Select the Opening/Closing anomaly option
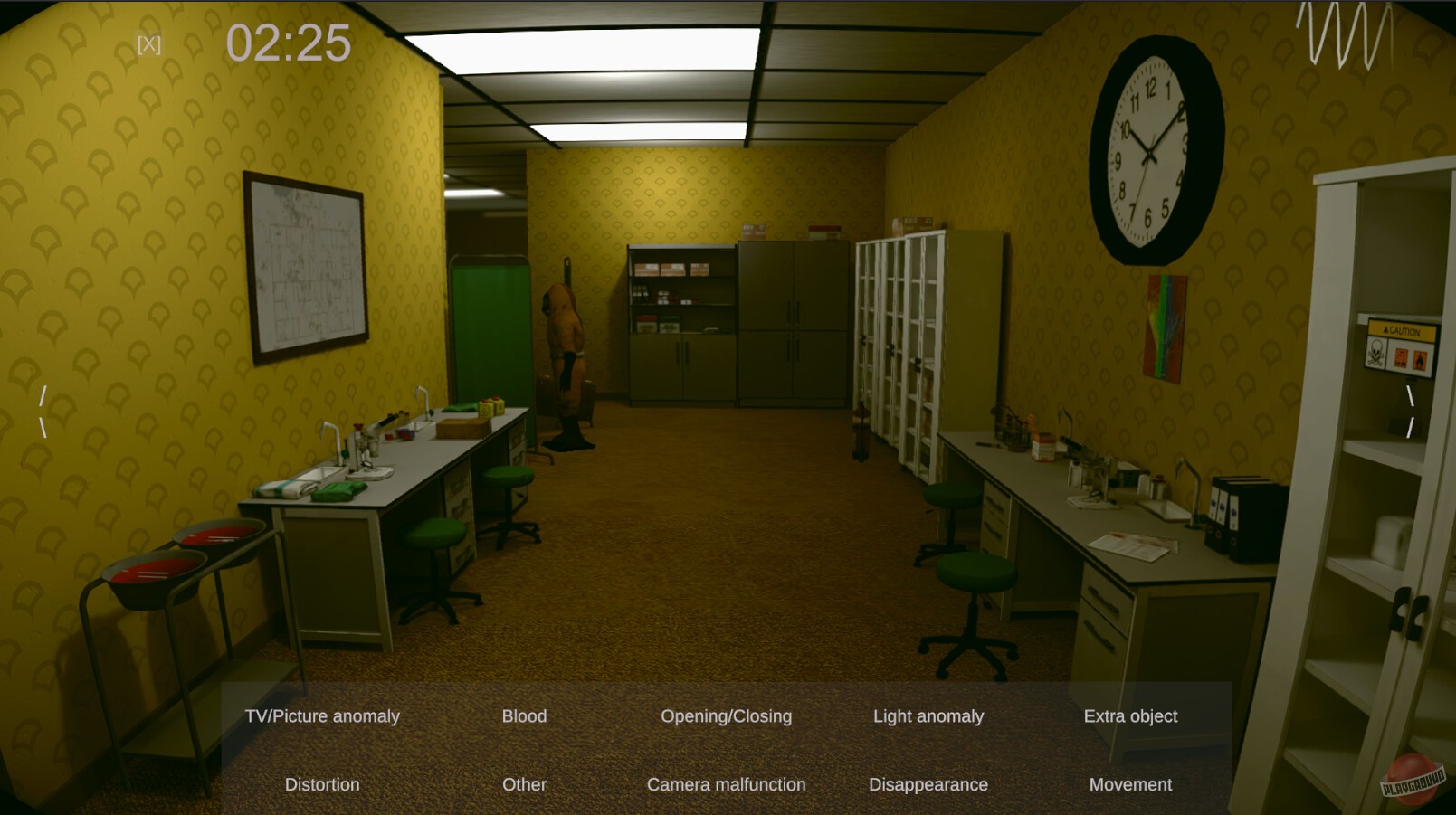This screenshot has width=1456, height=815. point(726,715)
